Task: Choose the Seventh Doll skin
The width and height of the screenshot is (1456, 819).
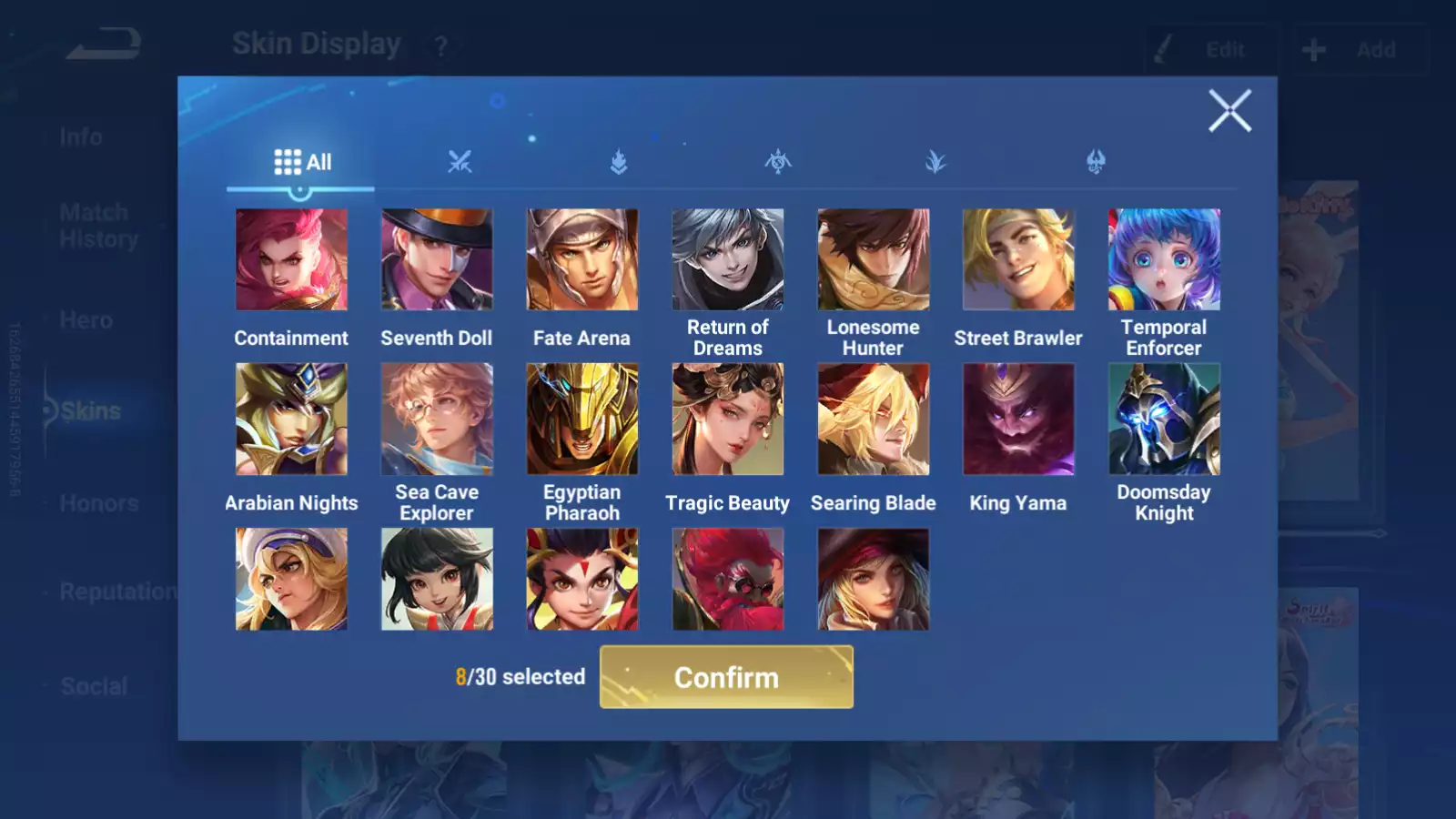Action: (437, 260)
